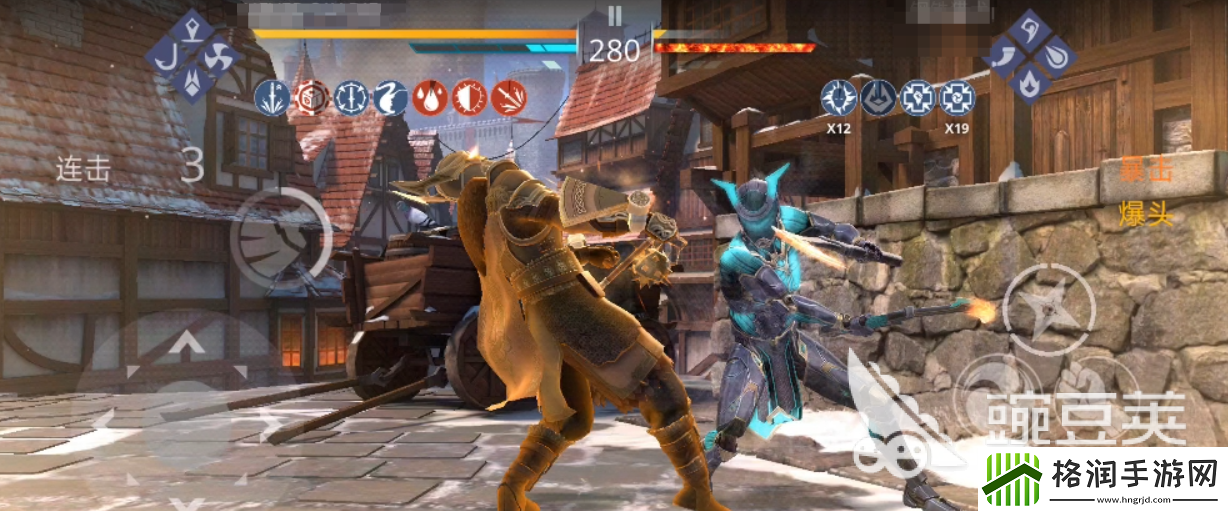Select the enemy's flame diamond icon
Image resolution: width=1228 pixels, height=511 pixels.
1029,84
